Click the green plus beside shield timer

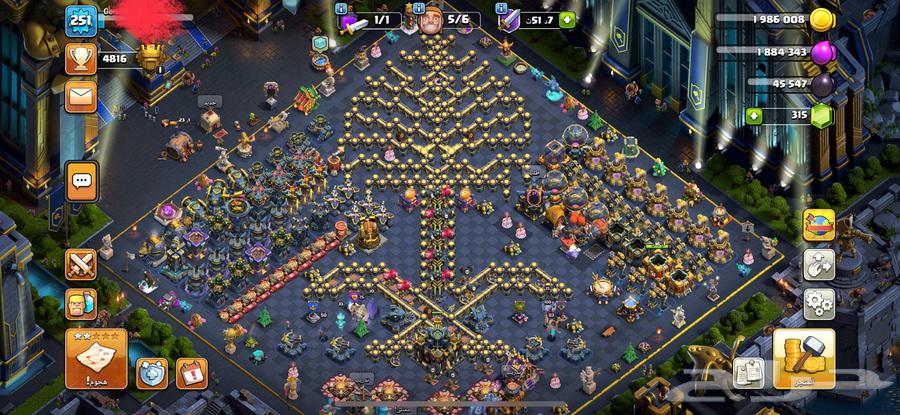coord(567,19)
